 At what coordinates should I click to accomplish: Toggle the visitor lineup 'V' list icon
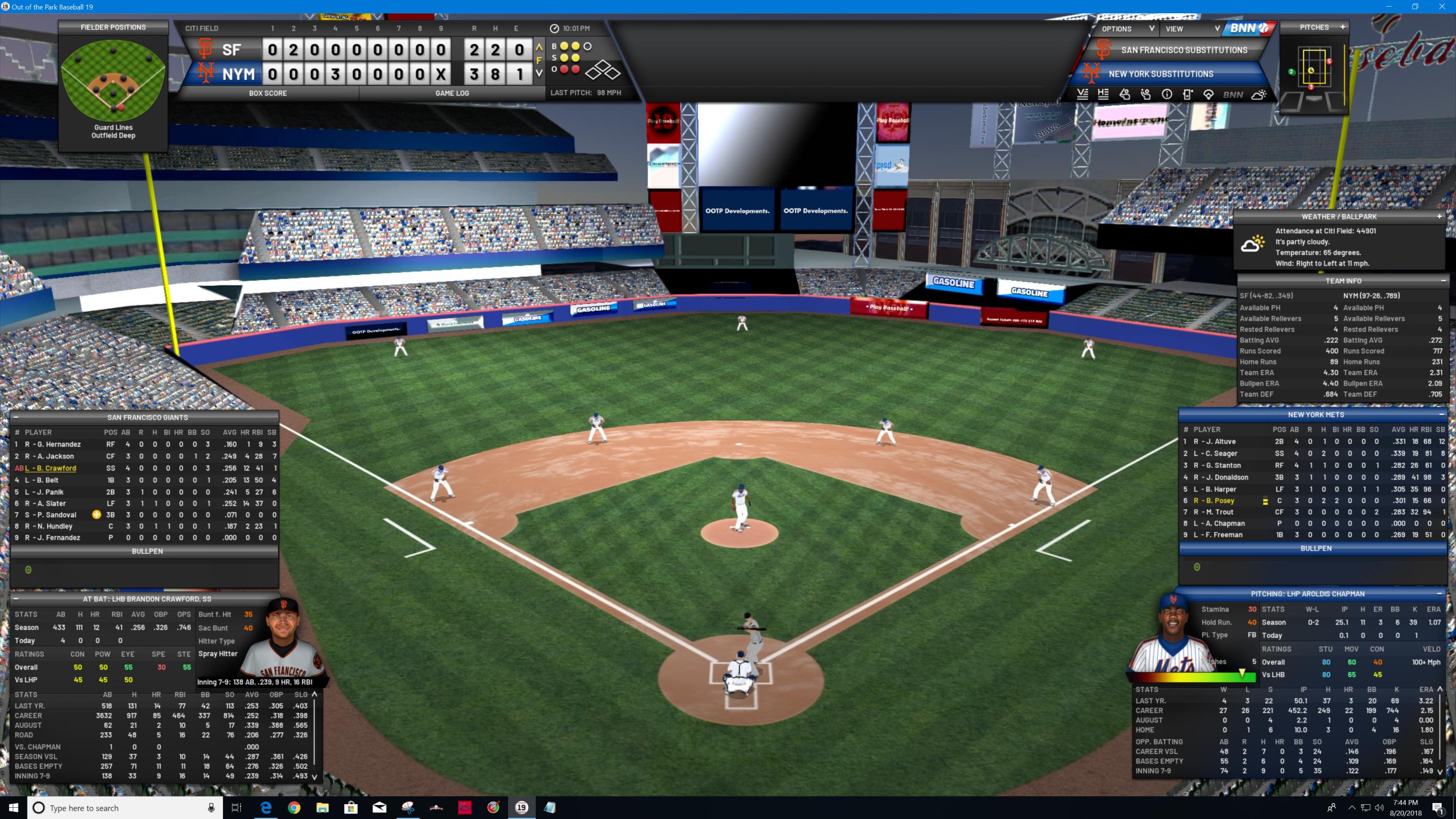pyautogui.click(x=1082, y=95)
